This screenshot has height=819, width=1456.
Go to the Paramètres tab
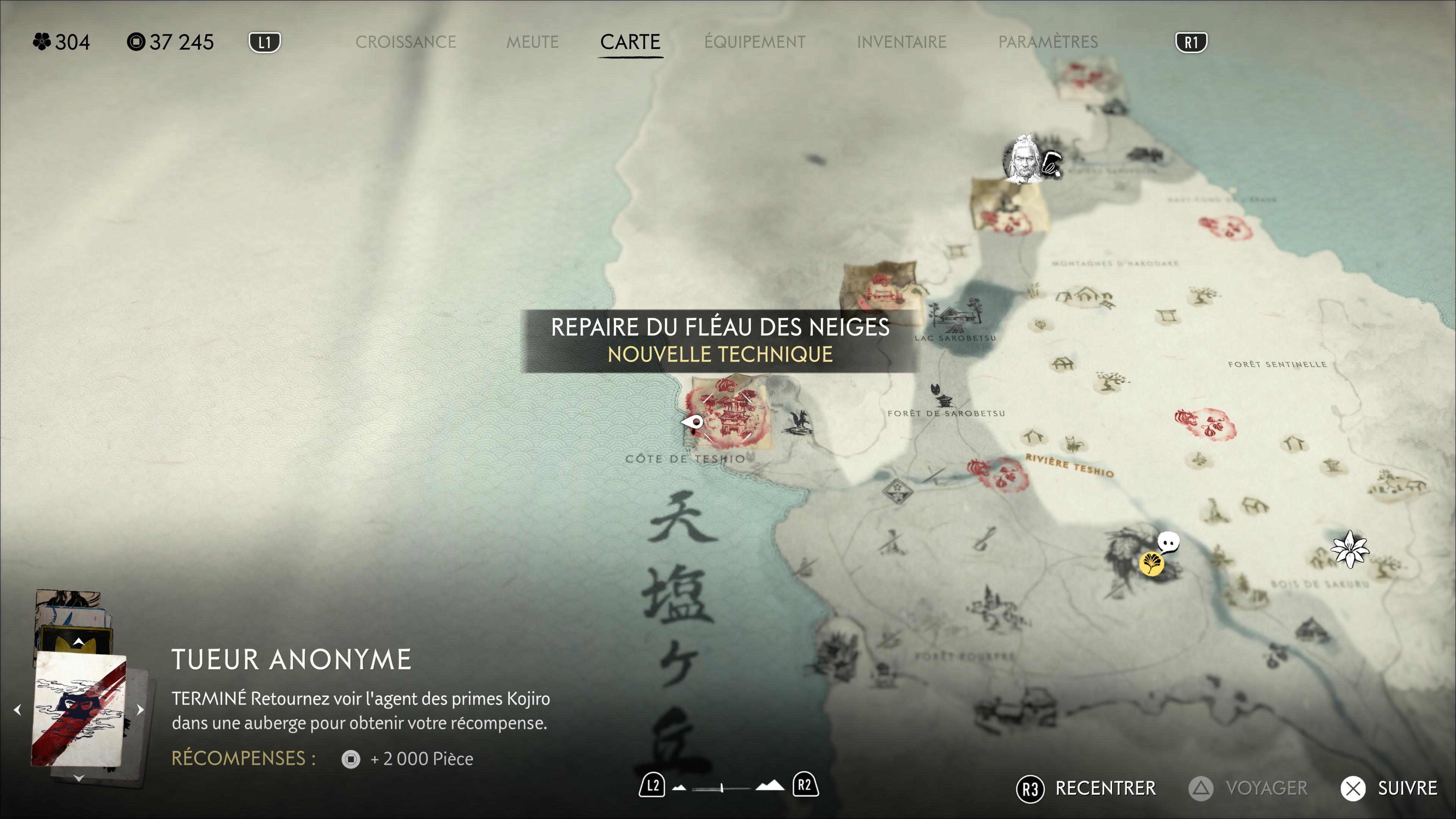pyautogui.click(x=1048, y=42)
